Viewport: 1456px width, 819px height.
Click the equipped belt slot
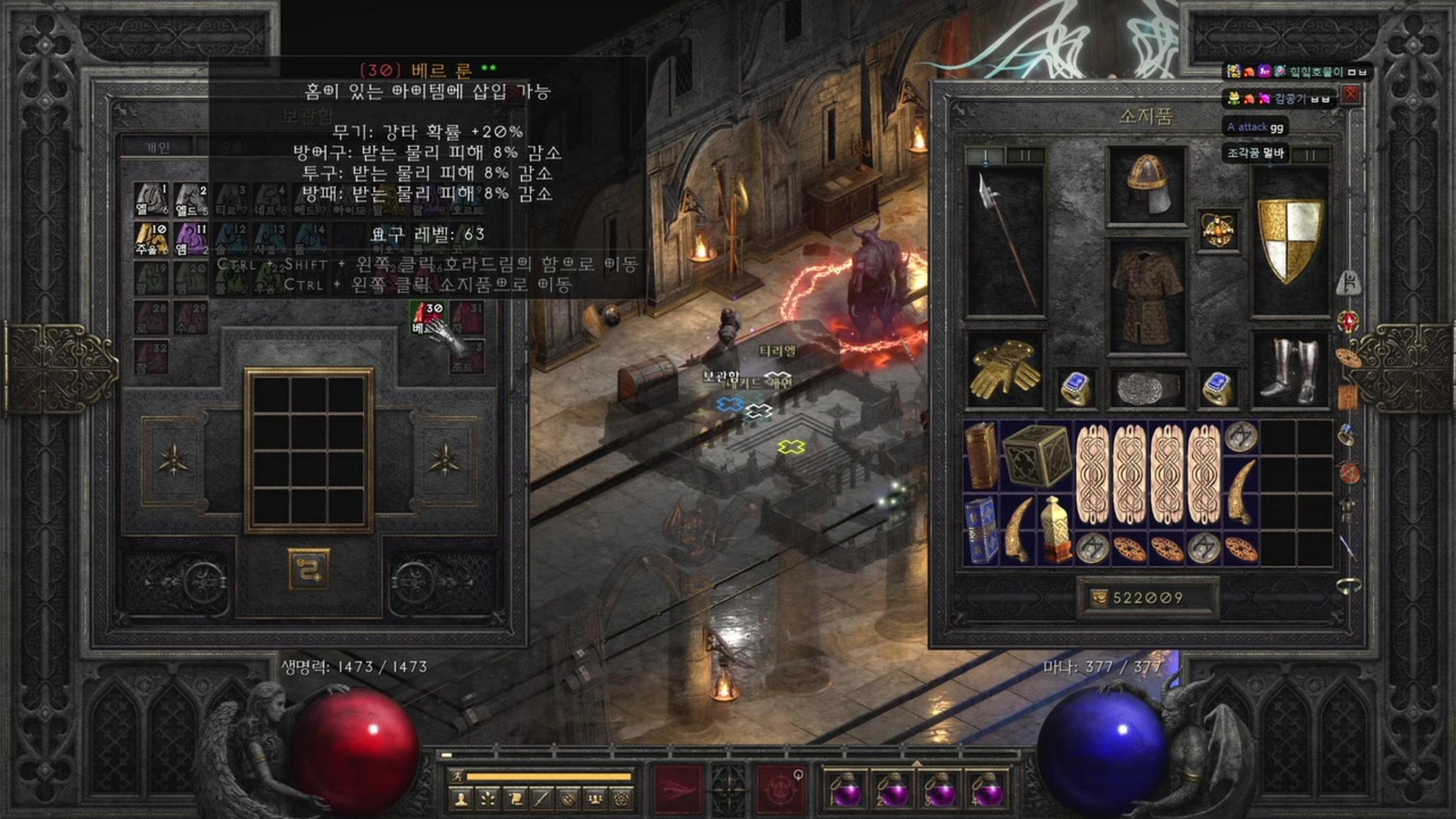[x=1146, y=388]
